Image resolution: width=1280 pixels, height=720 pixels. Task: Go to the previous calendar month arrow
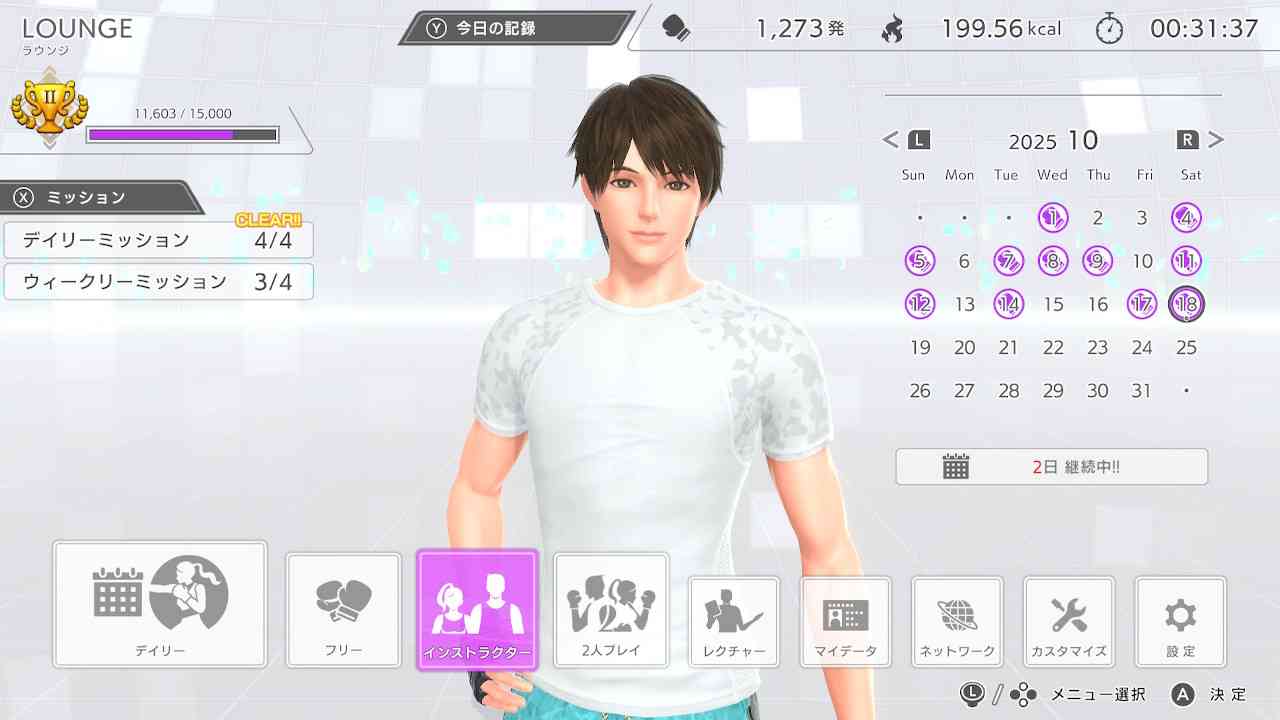pos(891,140)
